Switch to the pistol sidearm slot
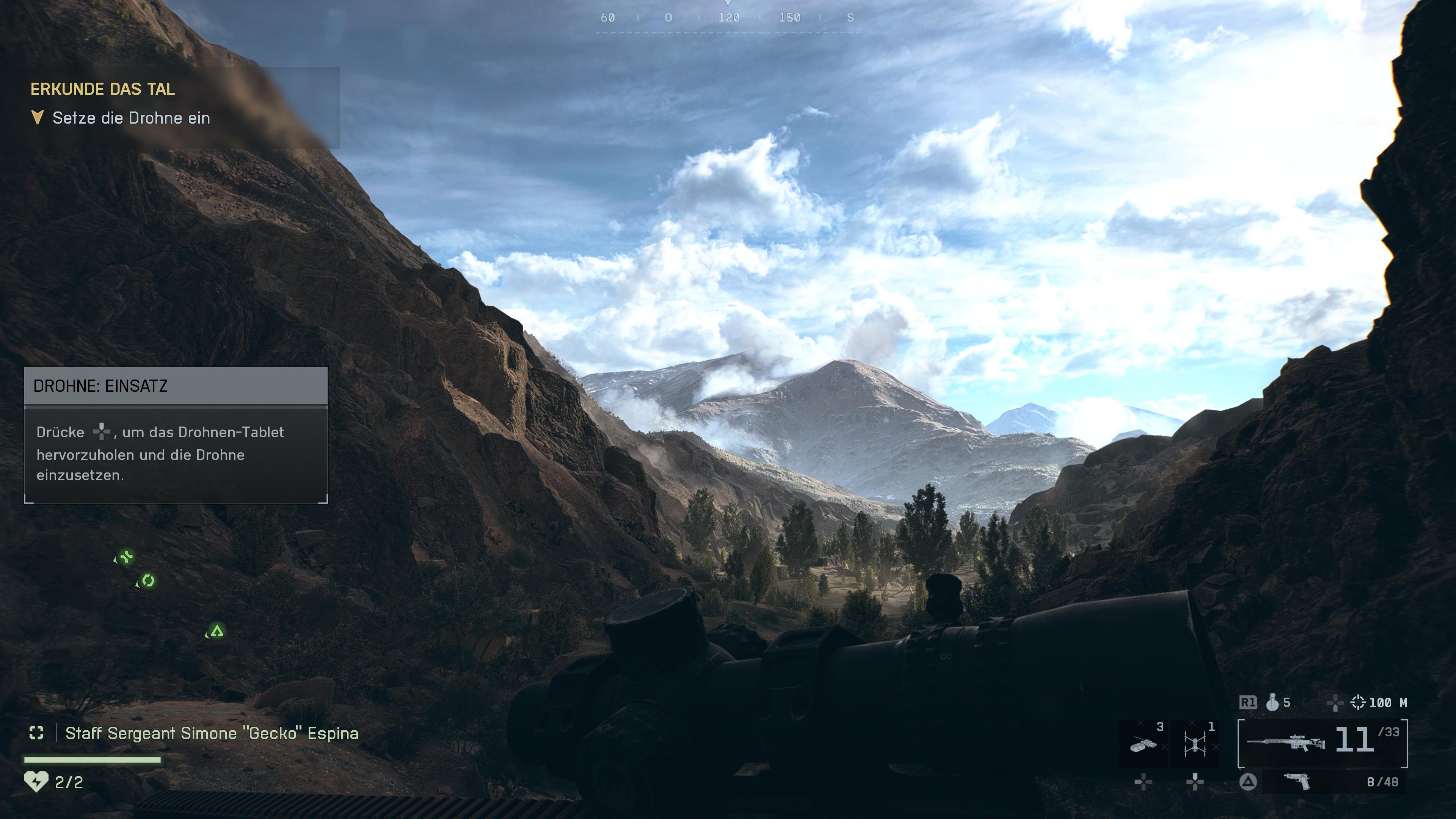The height and width of the screenshot is (819, 1456). [x=1298, y=782]
